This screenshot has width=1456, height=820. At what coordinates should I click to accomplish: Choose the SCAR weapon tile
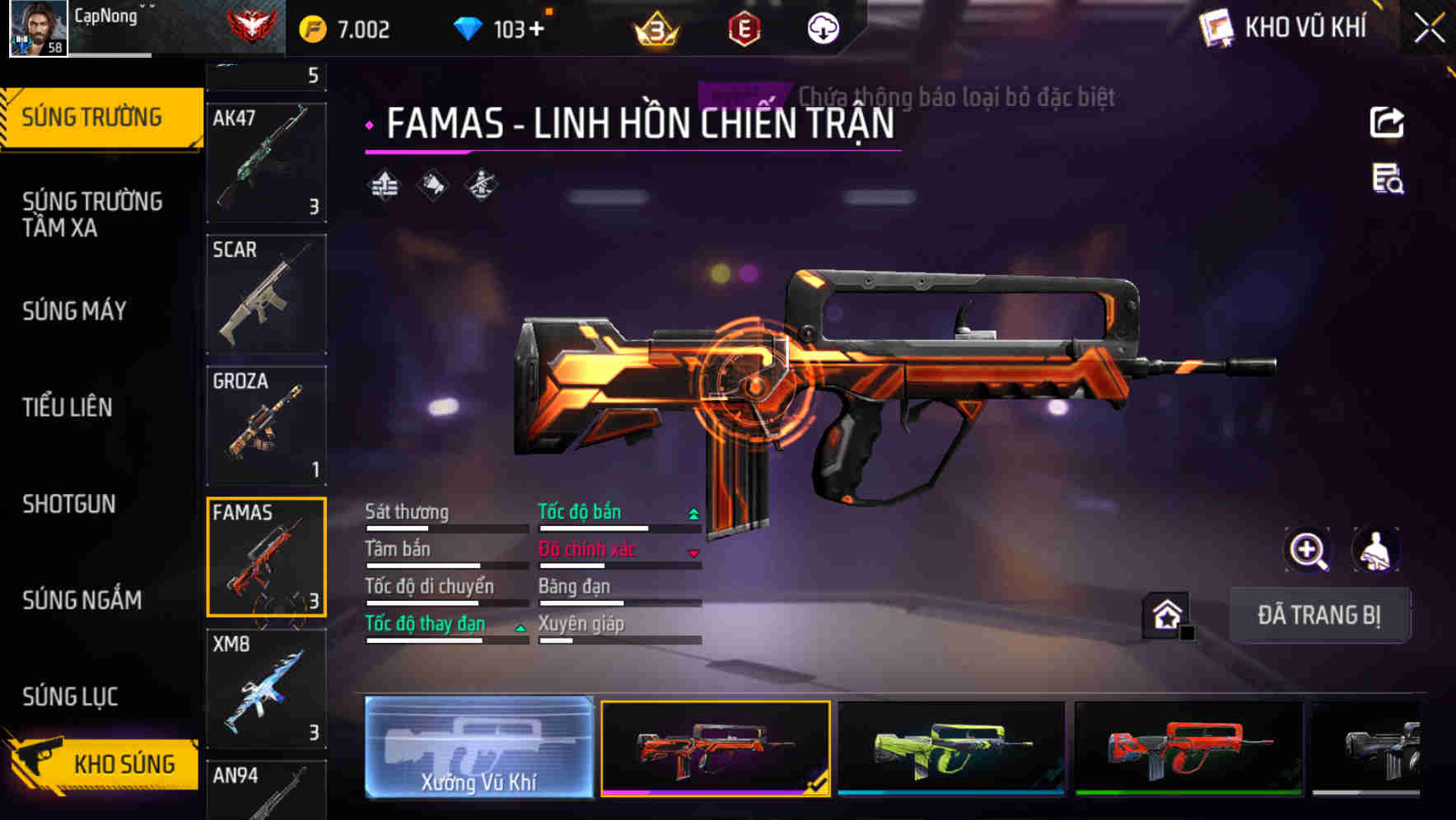point(265,294)
